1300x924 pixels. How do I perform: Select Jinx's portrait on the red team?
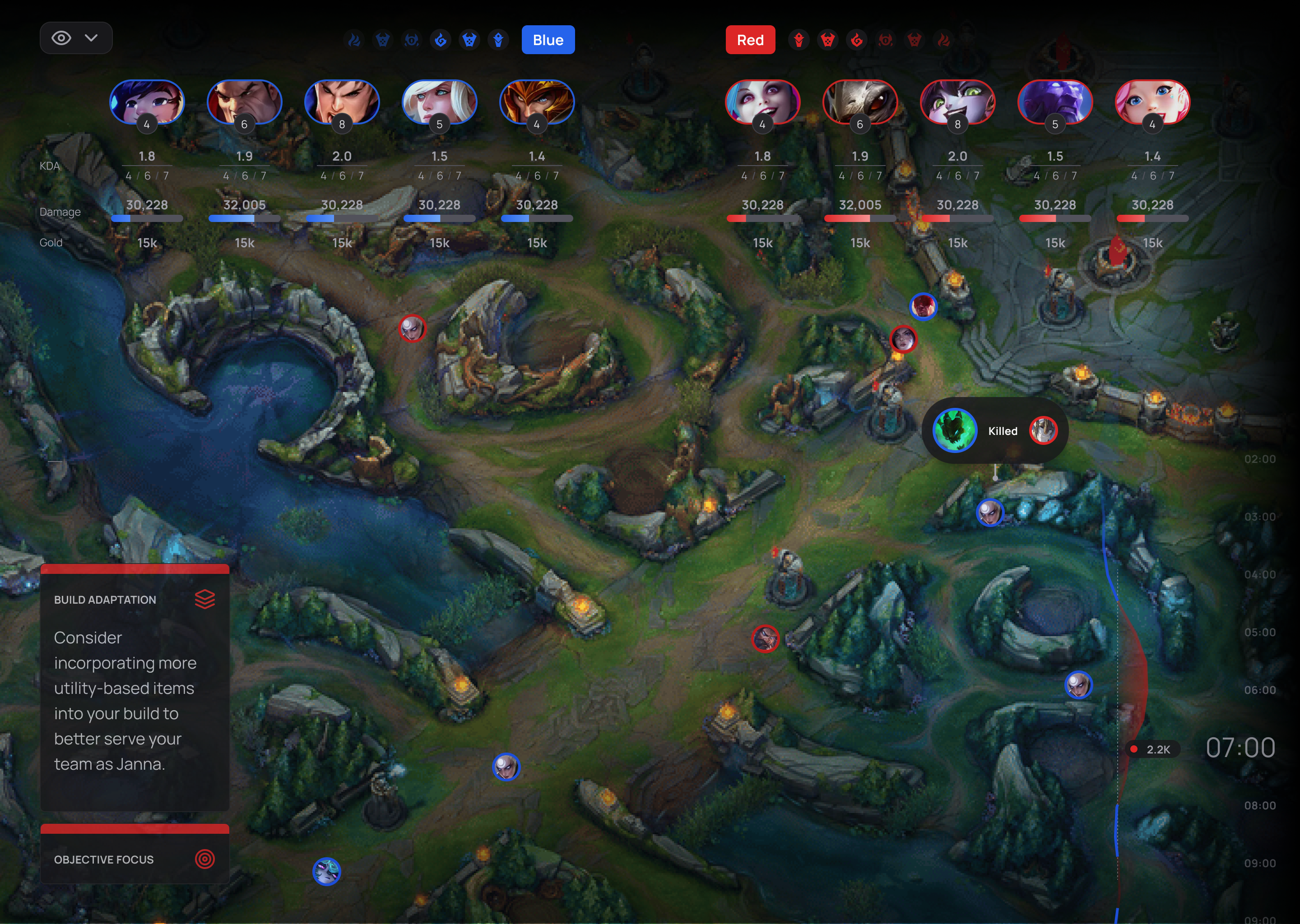pos(763,102)
